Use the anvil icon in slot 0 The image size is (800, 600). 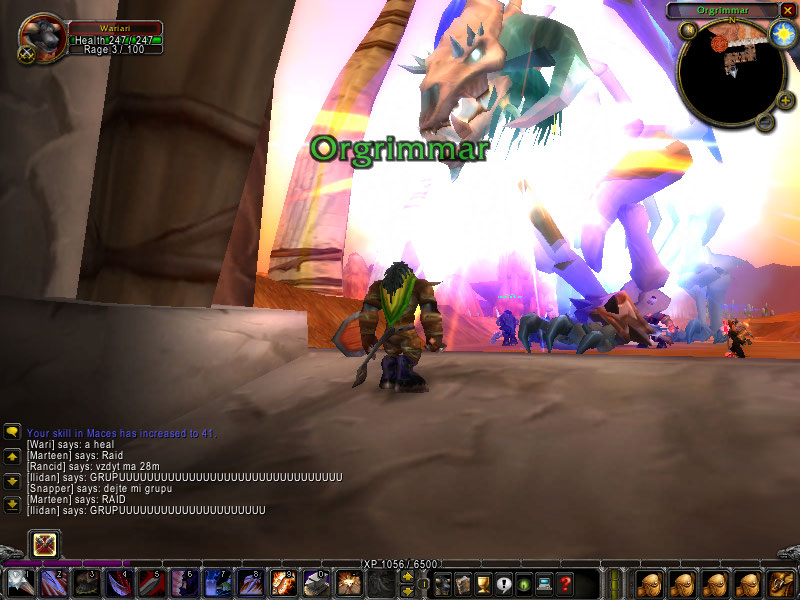click(x=316, y=582)
